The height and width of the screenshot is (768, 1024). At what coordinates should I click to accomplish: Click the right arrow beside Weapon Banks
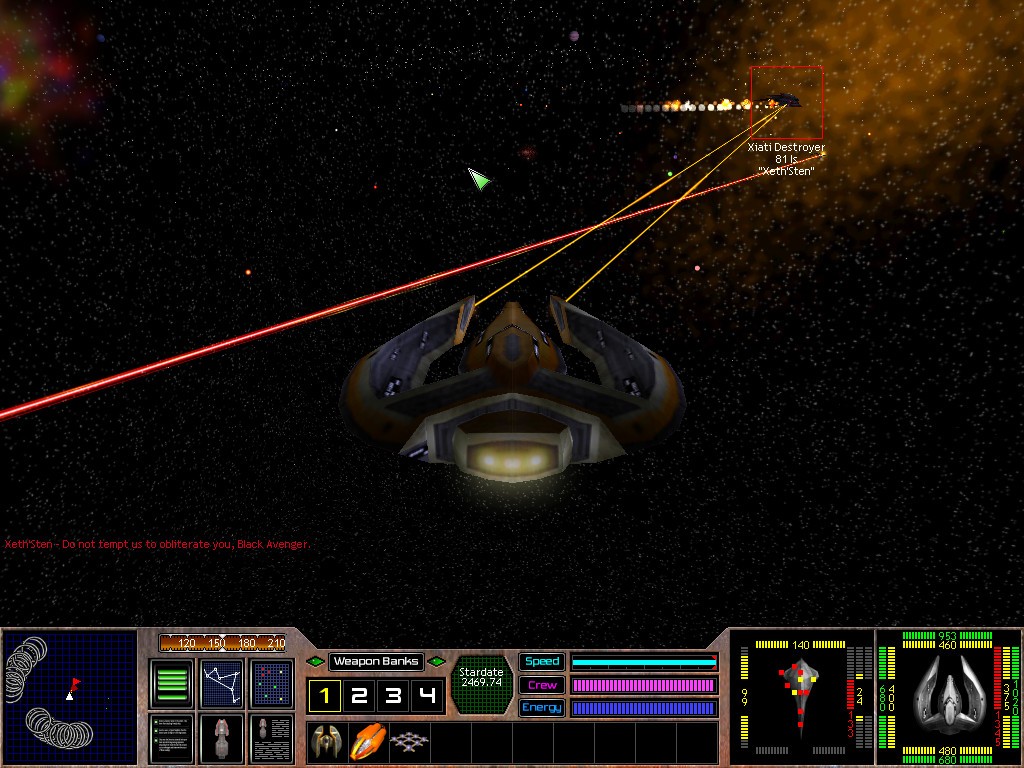(x=437, y=661)
